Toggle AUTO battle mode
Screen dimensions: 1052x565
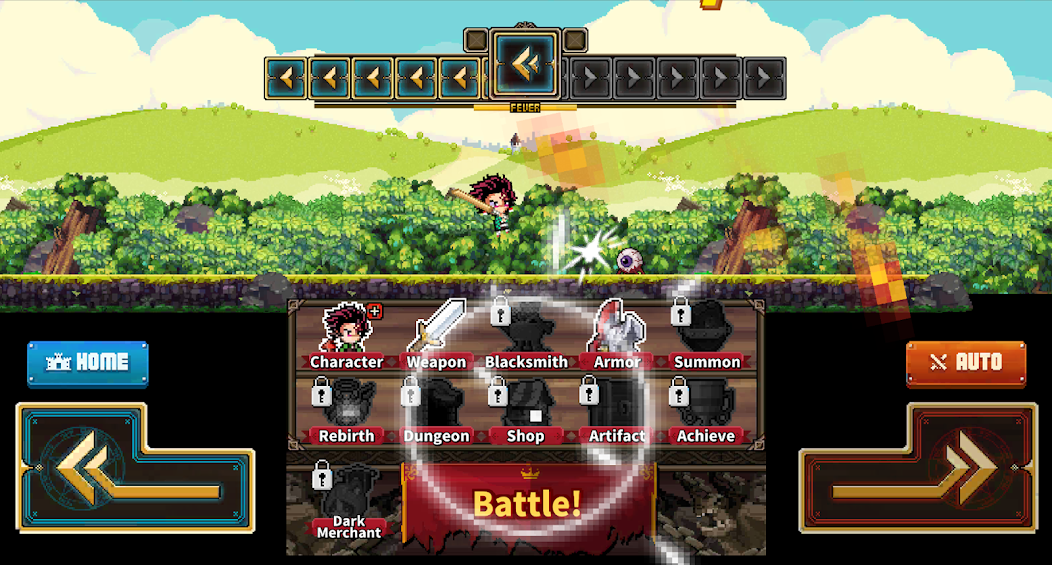pyautogui.click(x=966, y=363)
